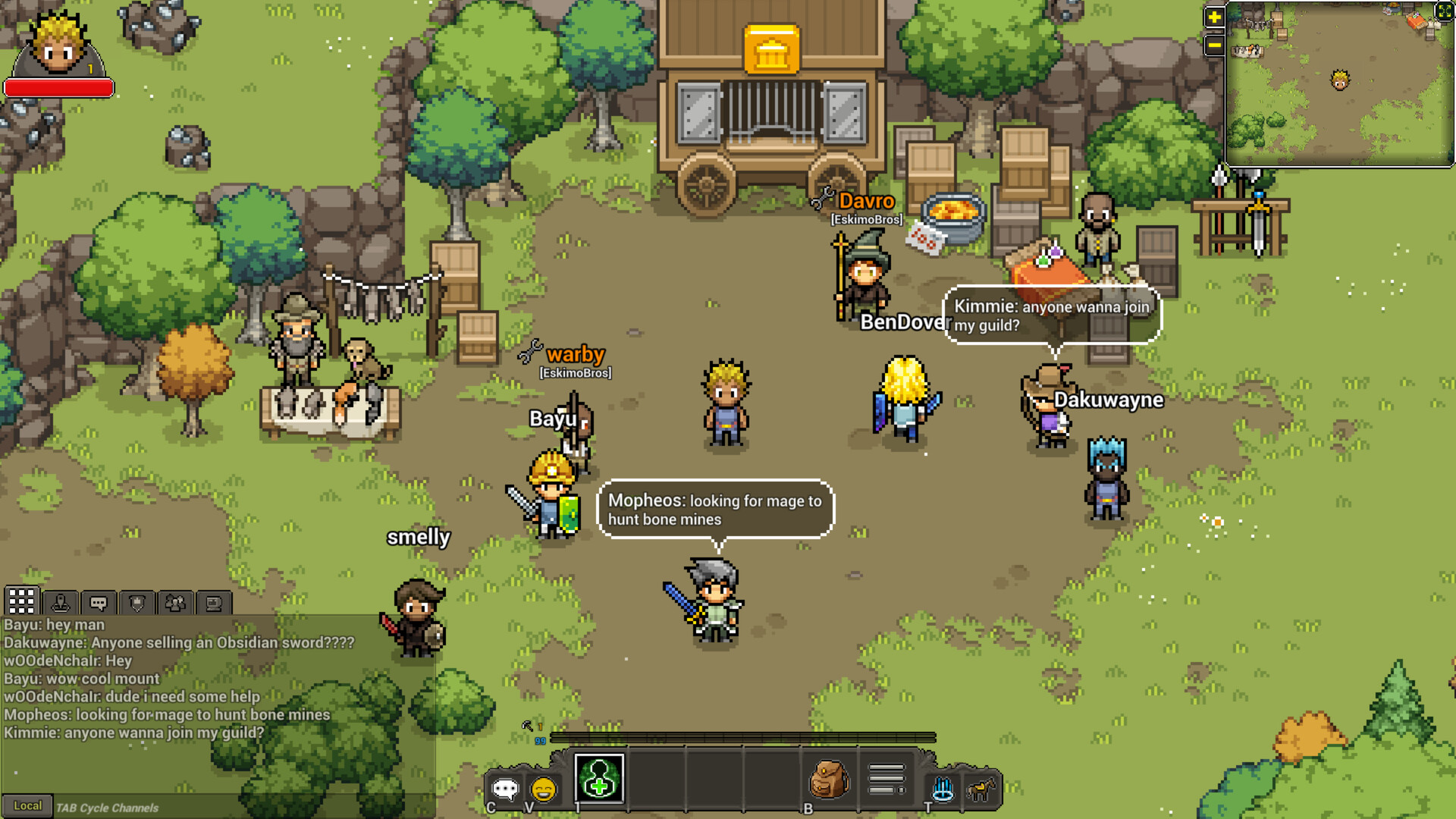Switch to the Local chat channel tab
Screen dimensions: 1456x819
28,807
